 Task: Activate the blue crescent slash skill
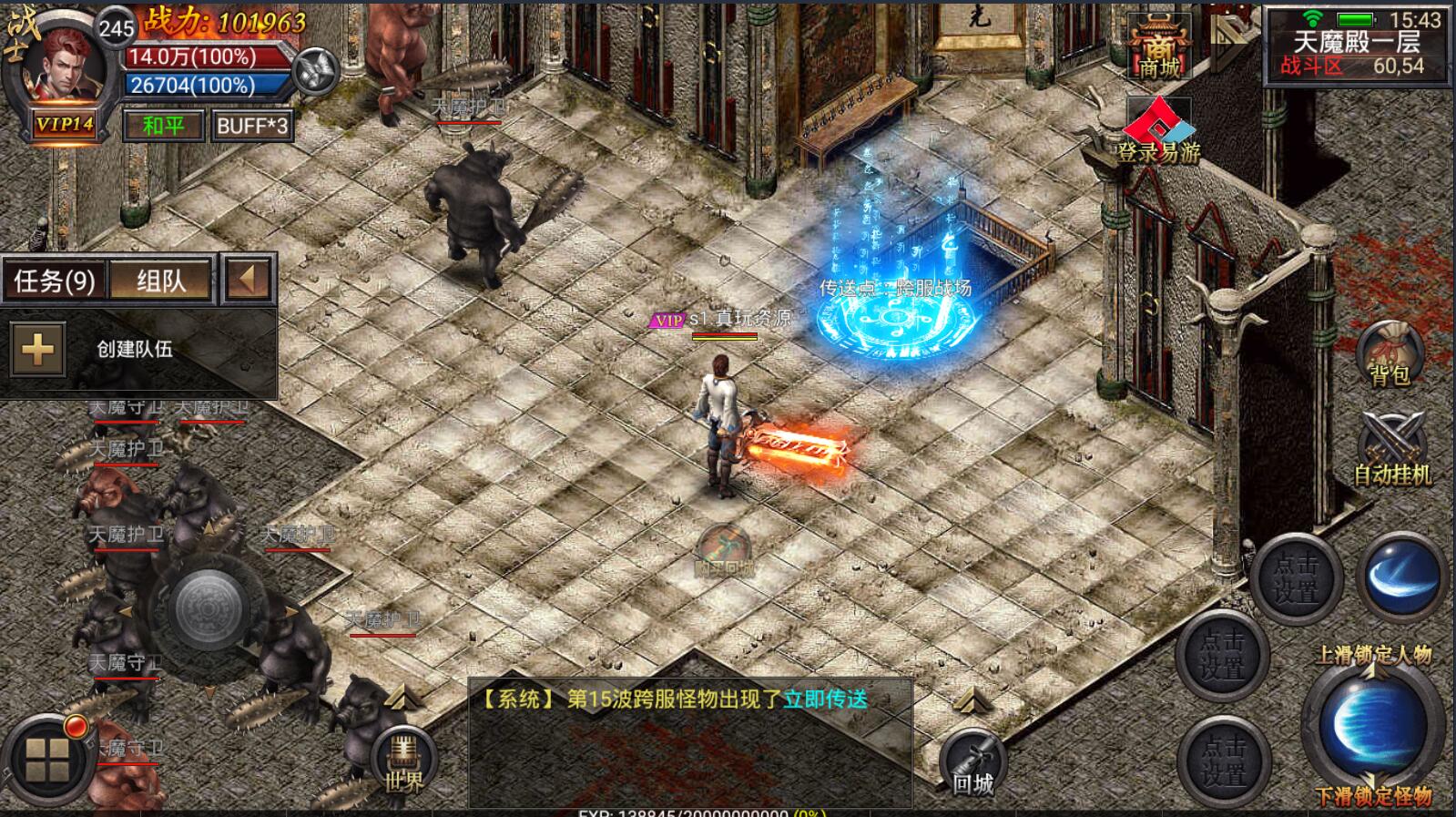(x=1401, y=578)
